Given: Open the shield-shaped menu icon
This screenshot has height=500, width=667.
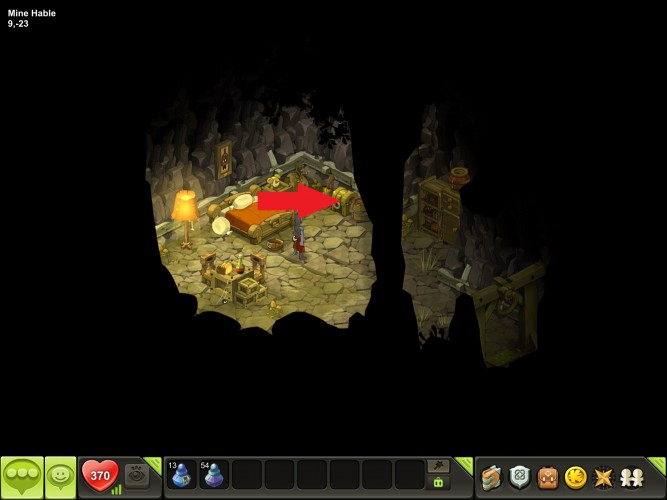Looking at the screenshot, I should [x=518, y=477].
